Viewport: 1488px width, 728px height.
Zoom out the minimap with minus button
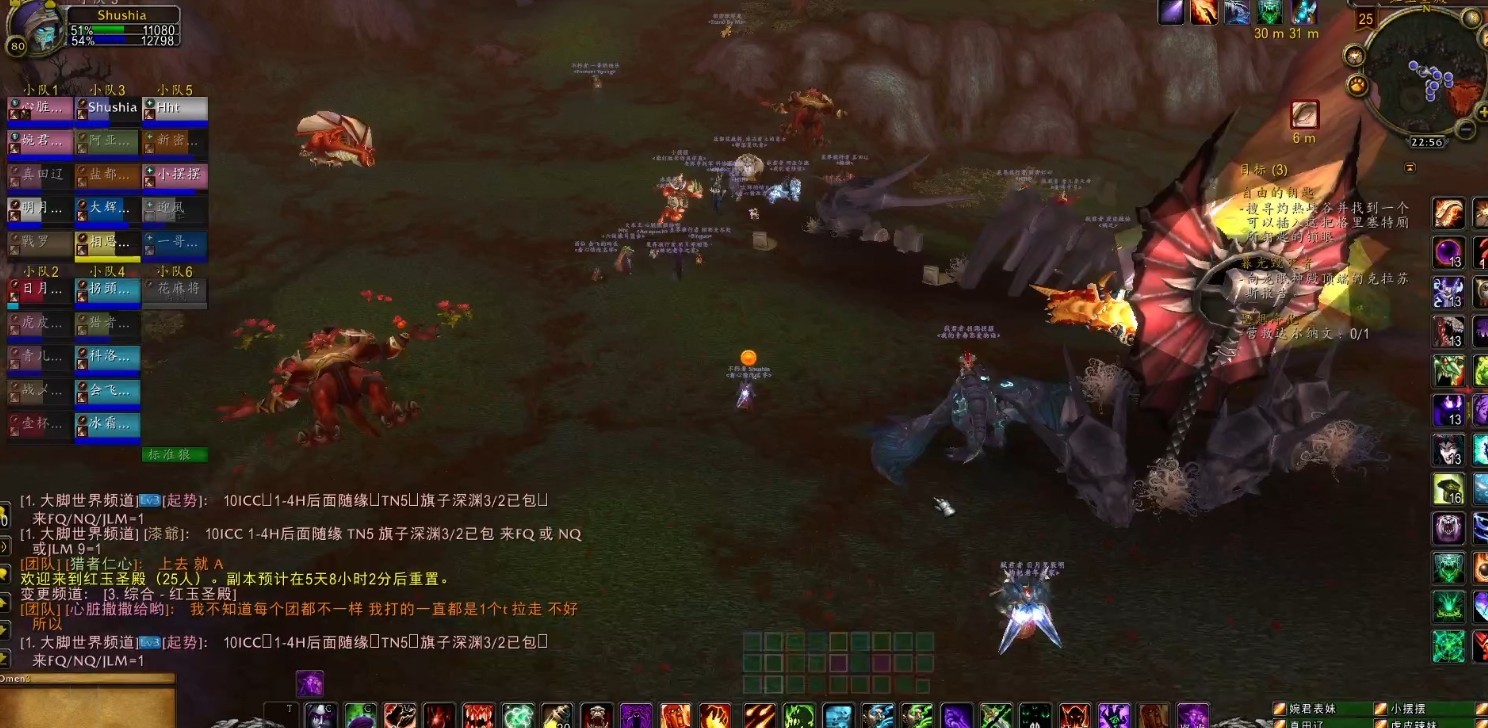[1465, 129]
